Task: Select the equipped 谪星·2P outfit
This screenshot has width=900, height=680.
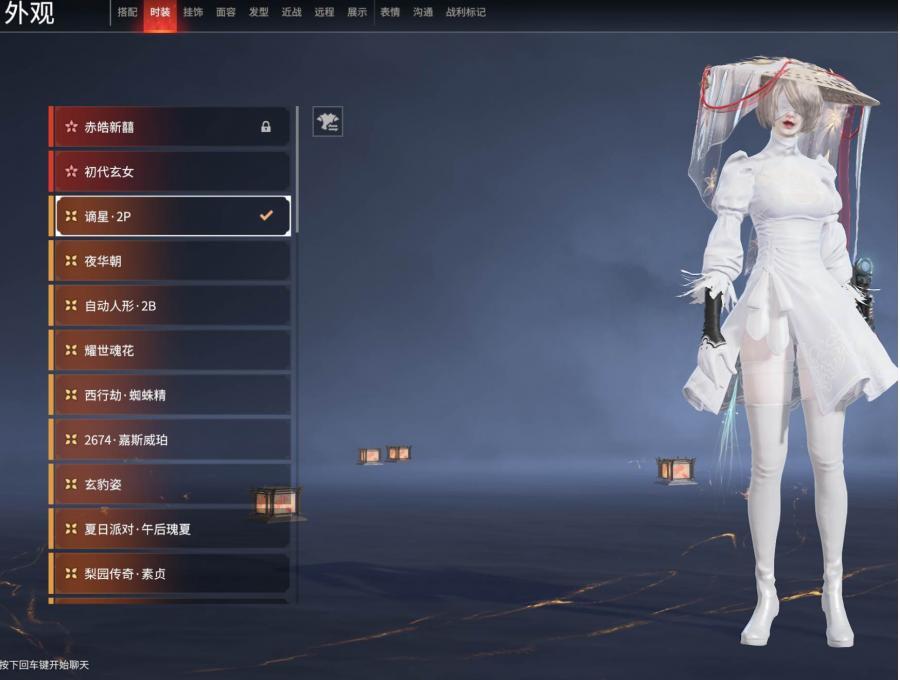Action: point(170,216)
